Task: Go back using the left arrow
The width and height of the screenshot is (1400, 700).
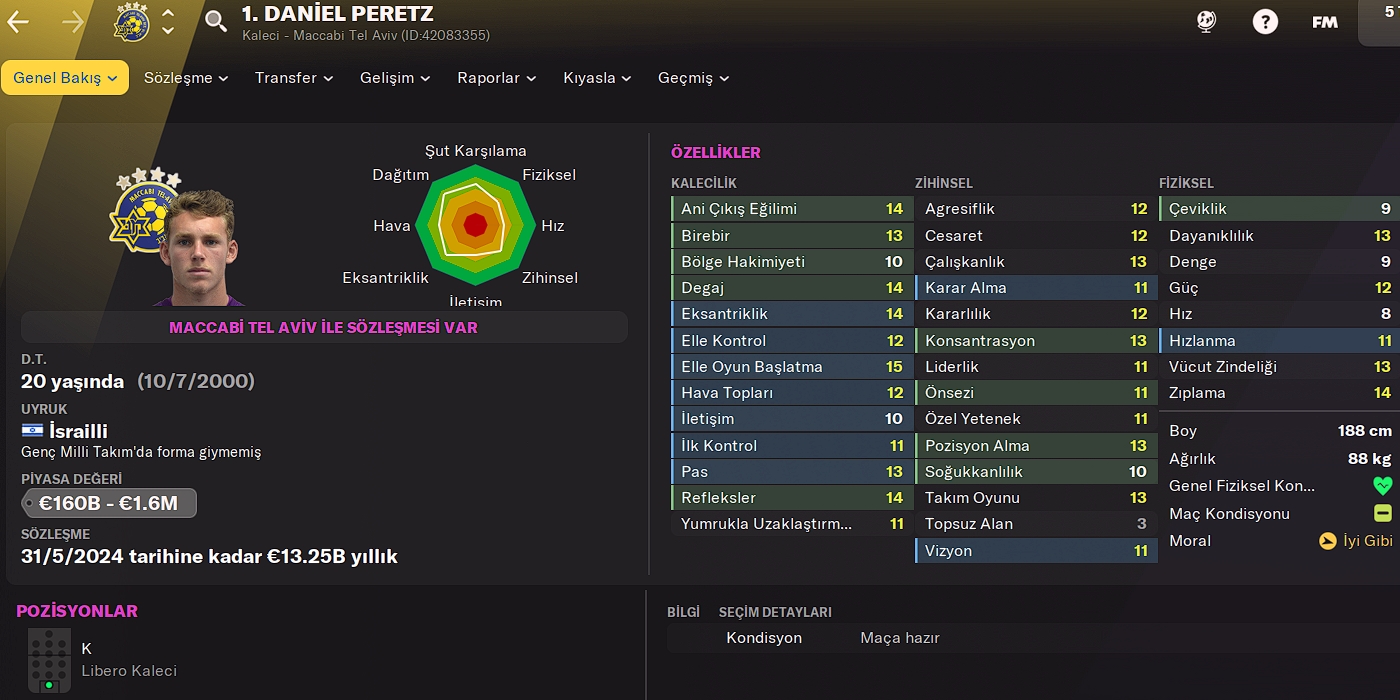Action: coord(18,22)
